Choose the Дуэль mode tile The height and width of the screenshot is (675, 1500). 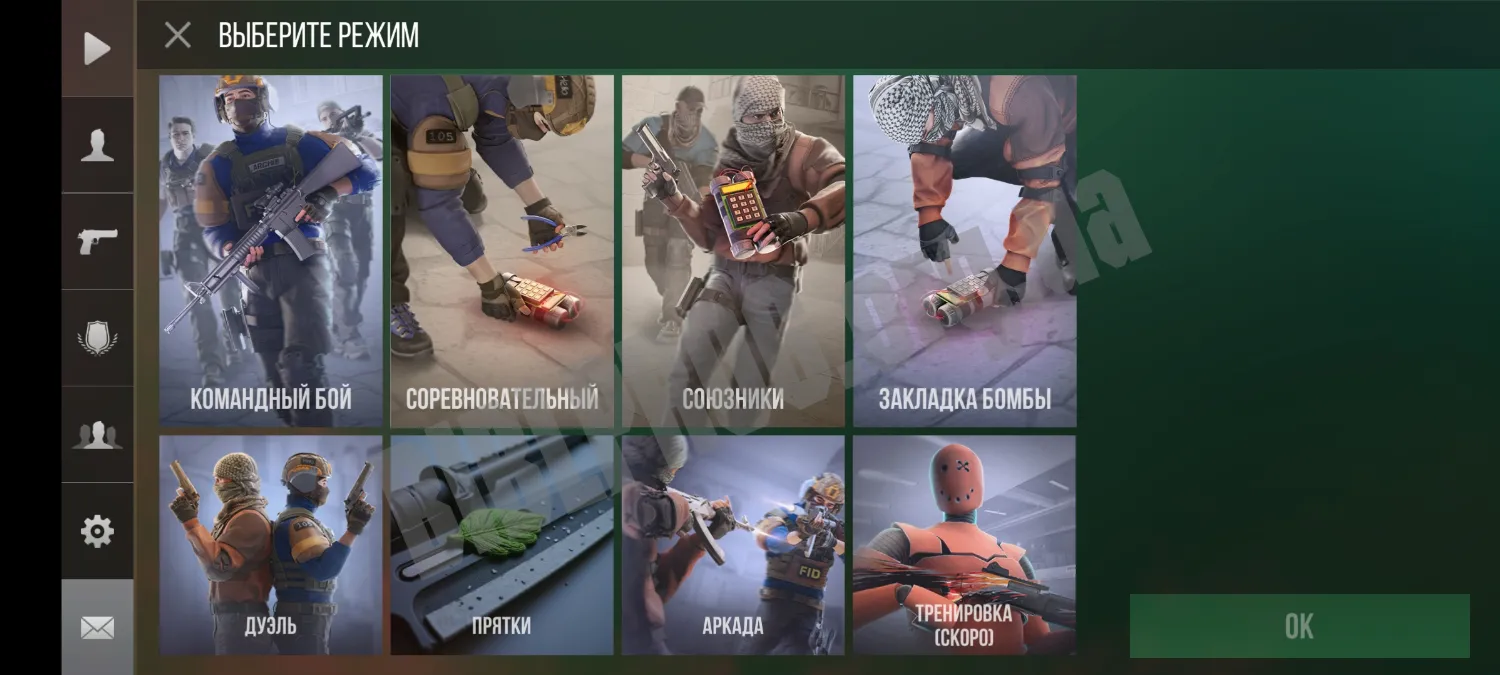click(x=271, y=545)
